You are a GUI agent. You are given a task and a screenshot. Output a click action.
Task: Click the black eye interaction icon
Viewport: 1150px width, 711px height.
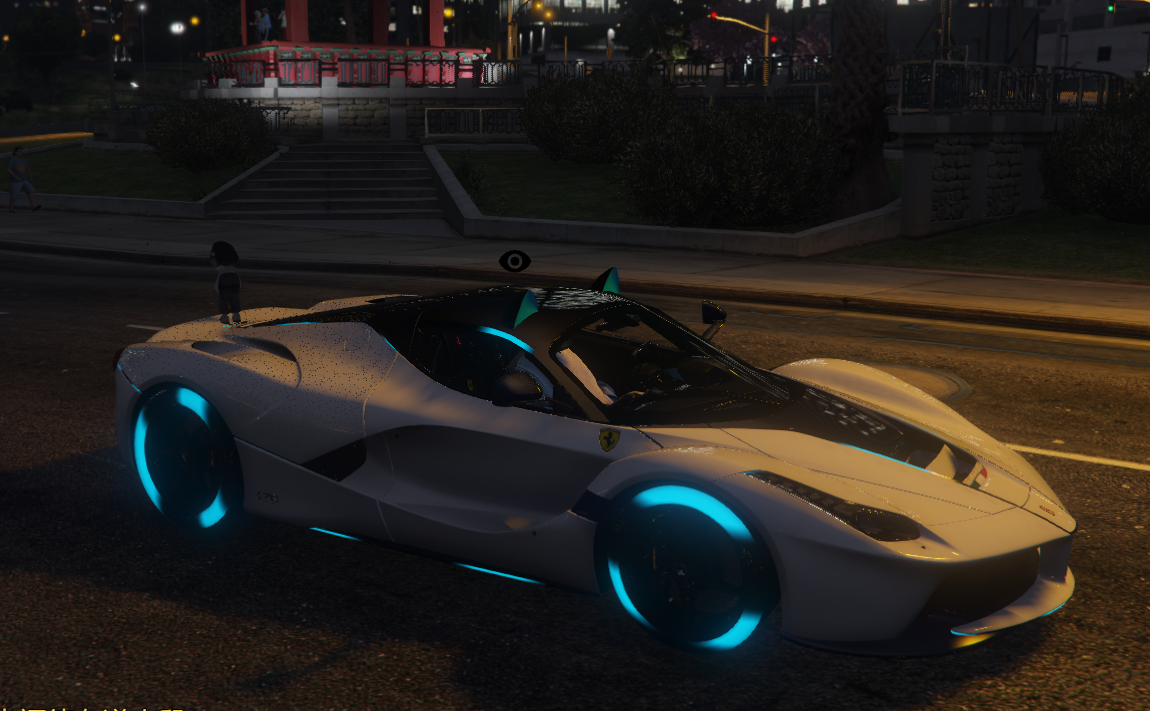click(x=514, y=262)
